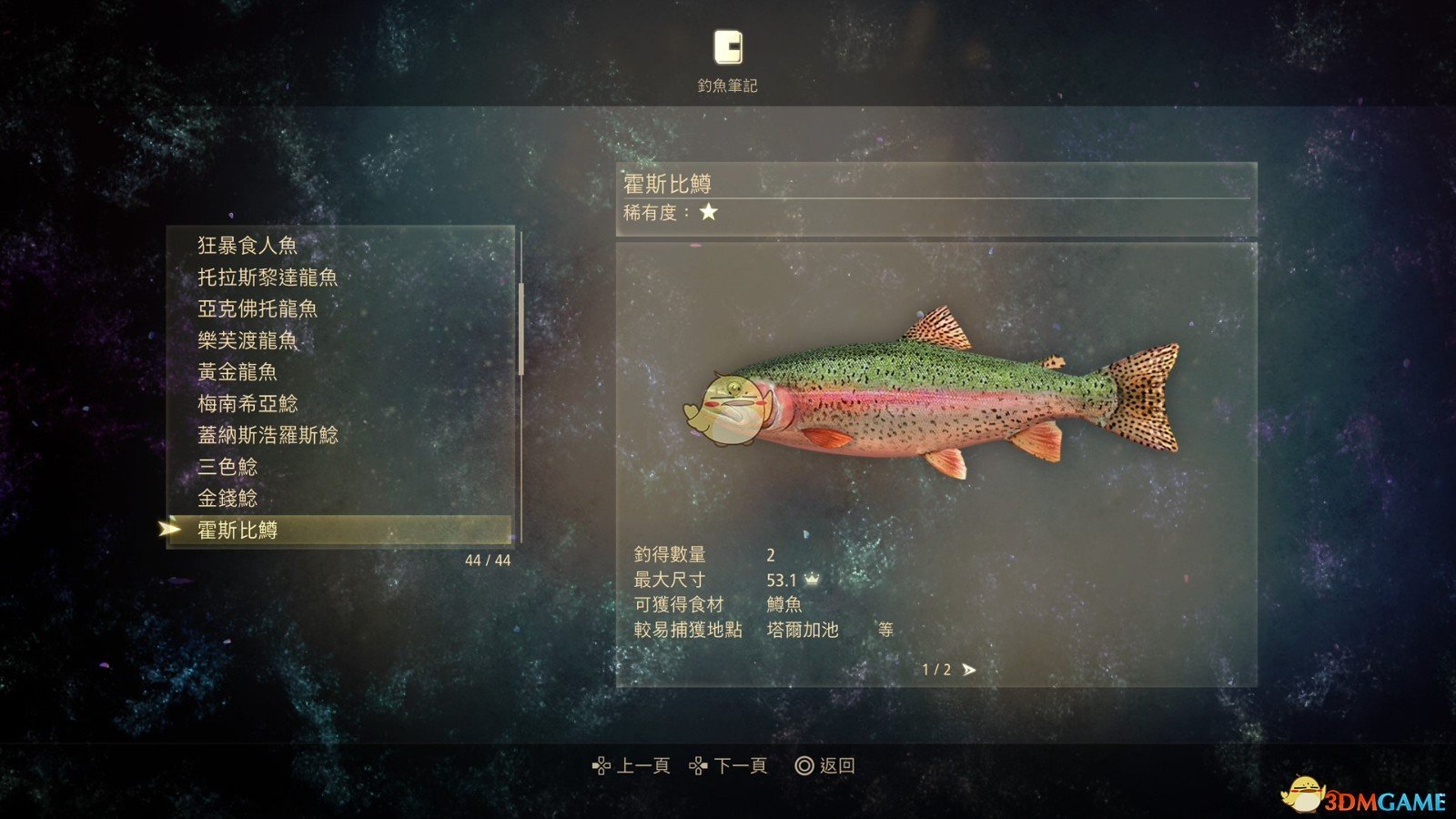Pick 黃金龍魚 in the fishing notes
Screen dimensions: 1456x819
coord(238,372)
